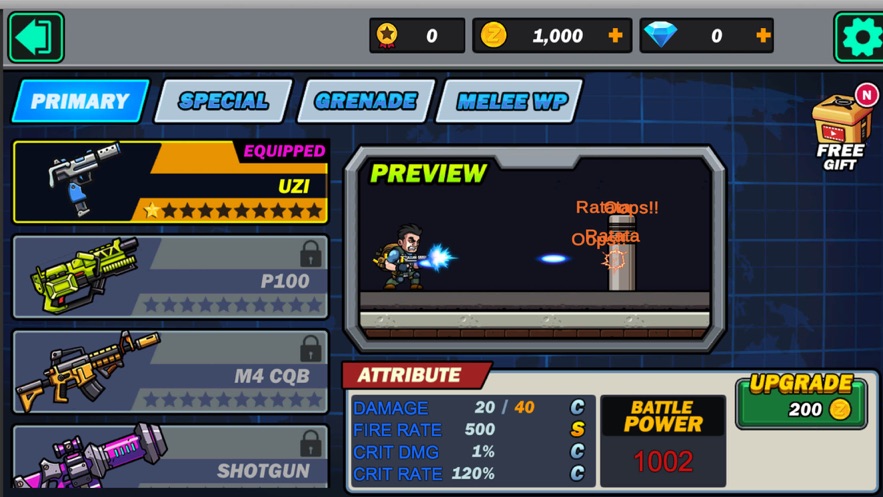This screenshot has height=497, width=883.
Task: Claim the Free Gift box
Action: 841,133
